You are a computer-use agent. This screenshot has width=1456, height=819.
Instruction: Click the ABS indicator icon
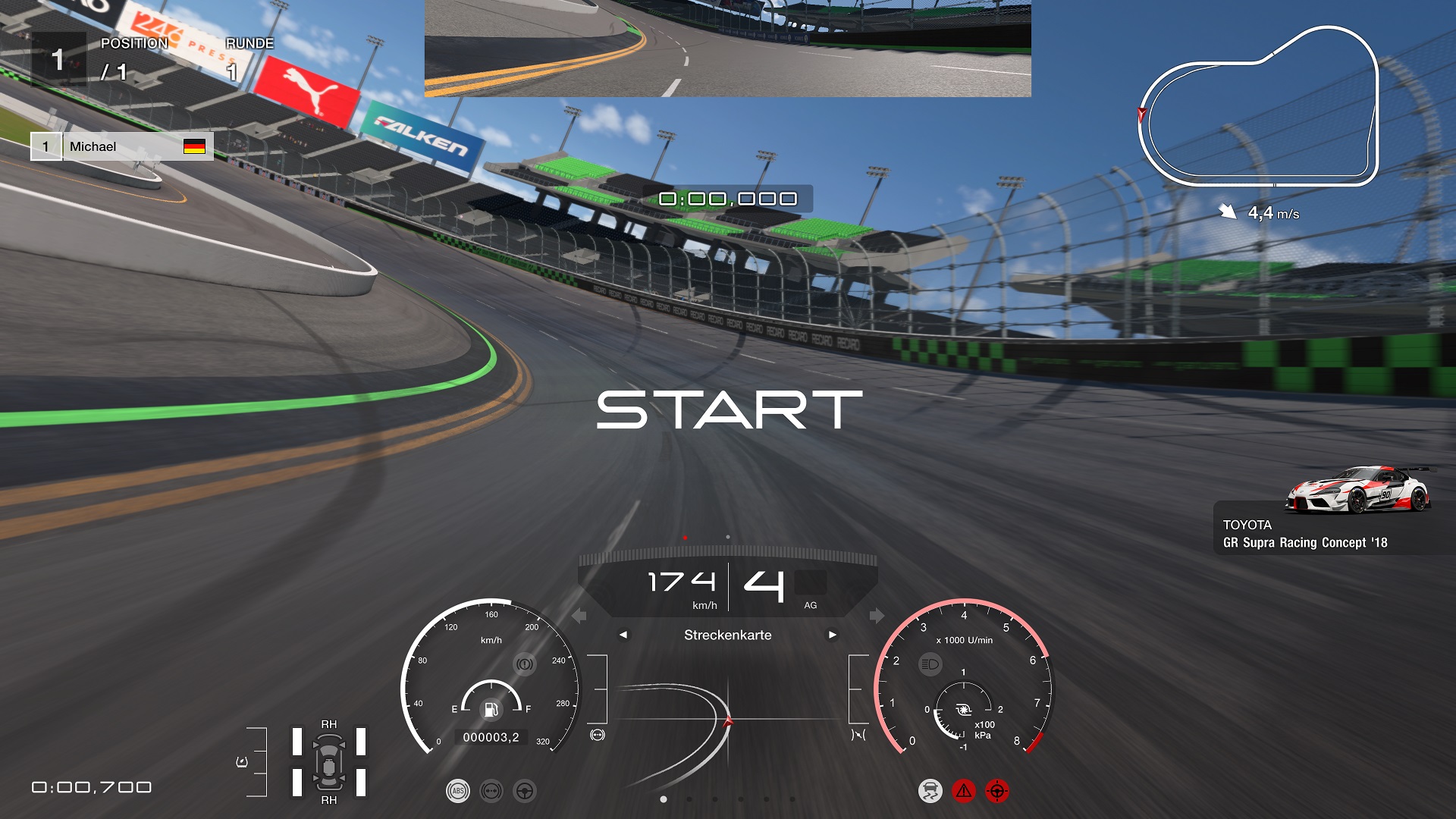pyautogui.click(x=457, y=791)
